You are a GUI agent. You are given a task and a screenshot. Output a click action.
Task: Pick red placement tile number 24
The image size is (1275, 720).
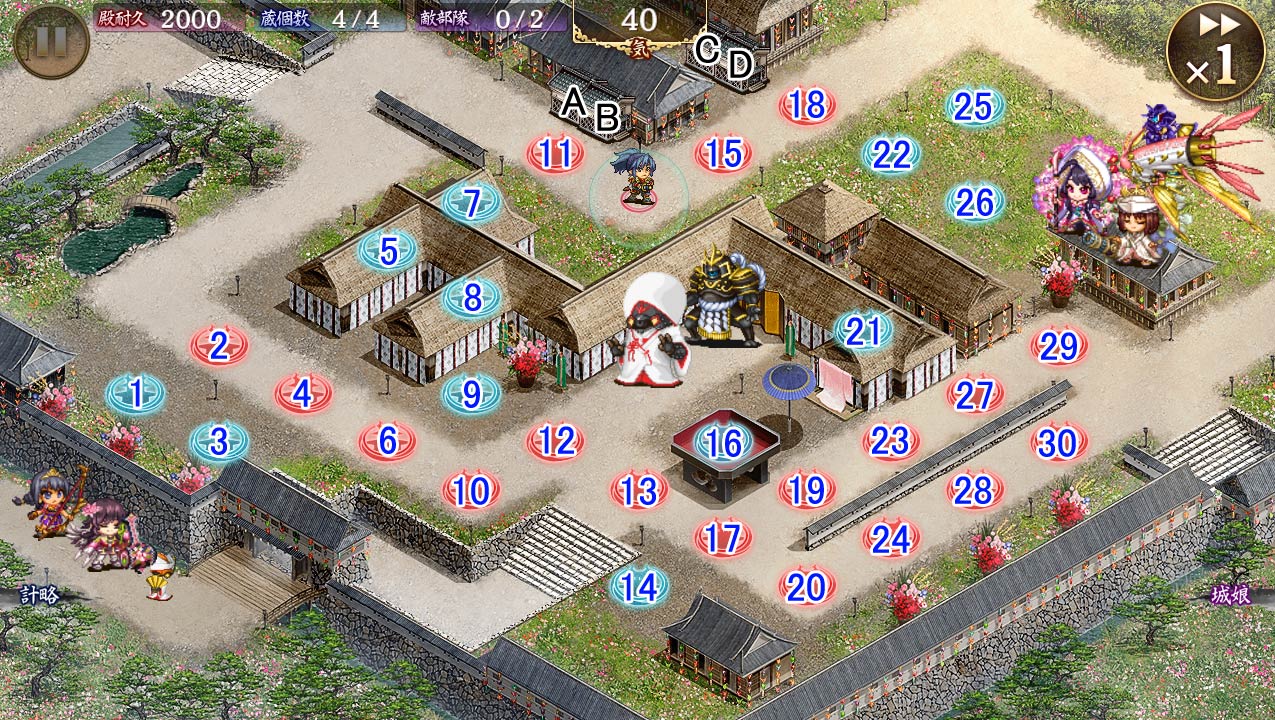[x=890, y=539]
